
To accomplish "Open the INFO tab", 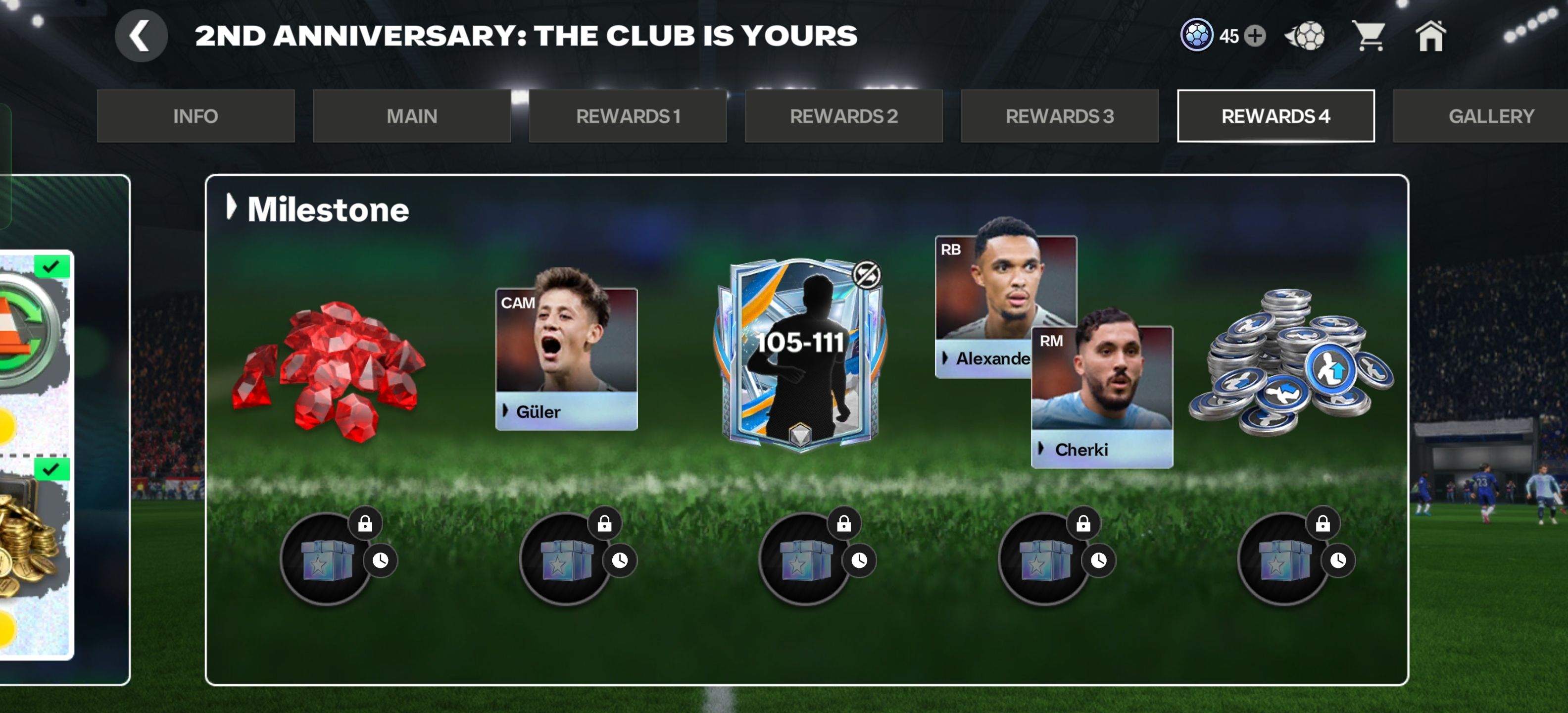I will click(196, 116).
